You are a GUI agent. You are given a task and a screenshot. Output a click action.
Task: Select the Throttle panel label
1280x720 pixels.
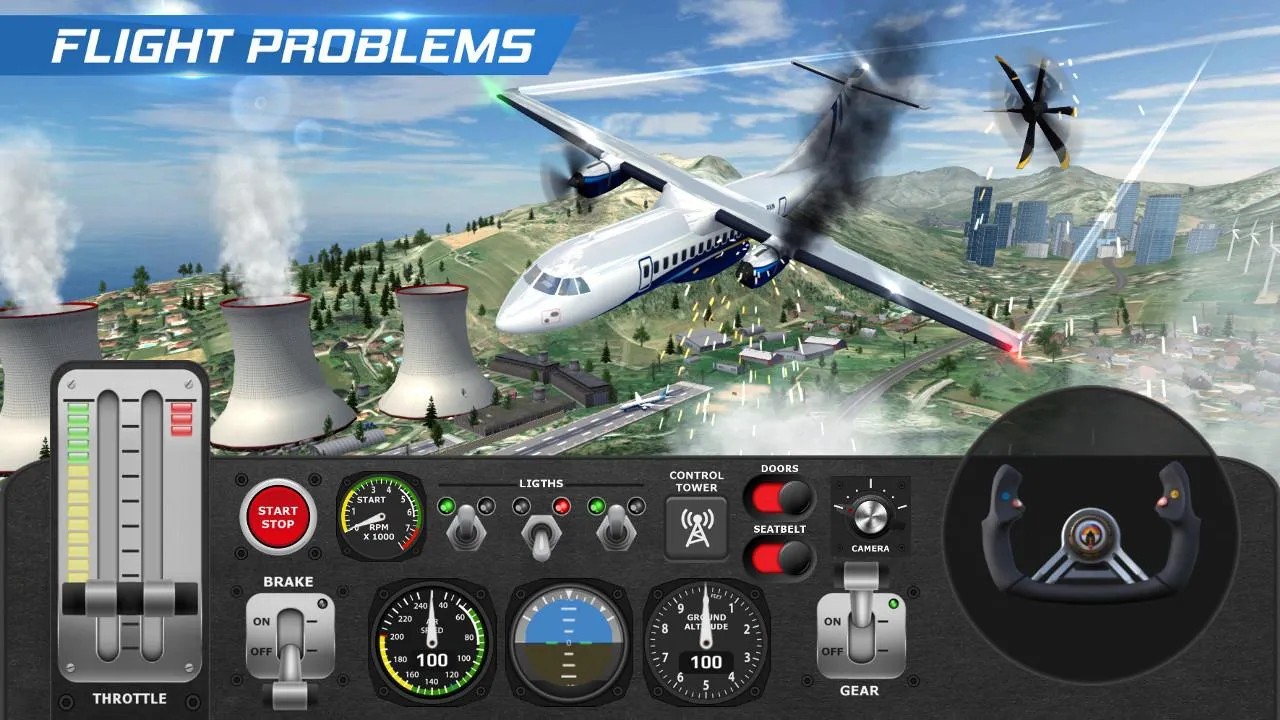131,699
